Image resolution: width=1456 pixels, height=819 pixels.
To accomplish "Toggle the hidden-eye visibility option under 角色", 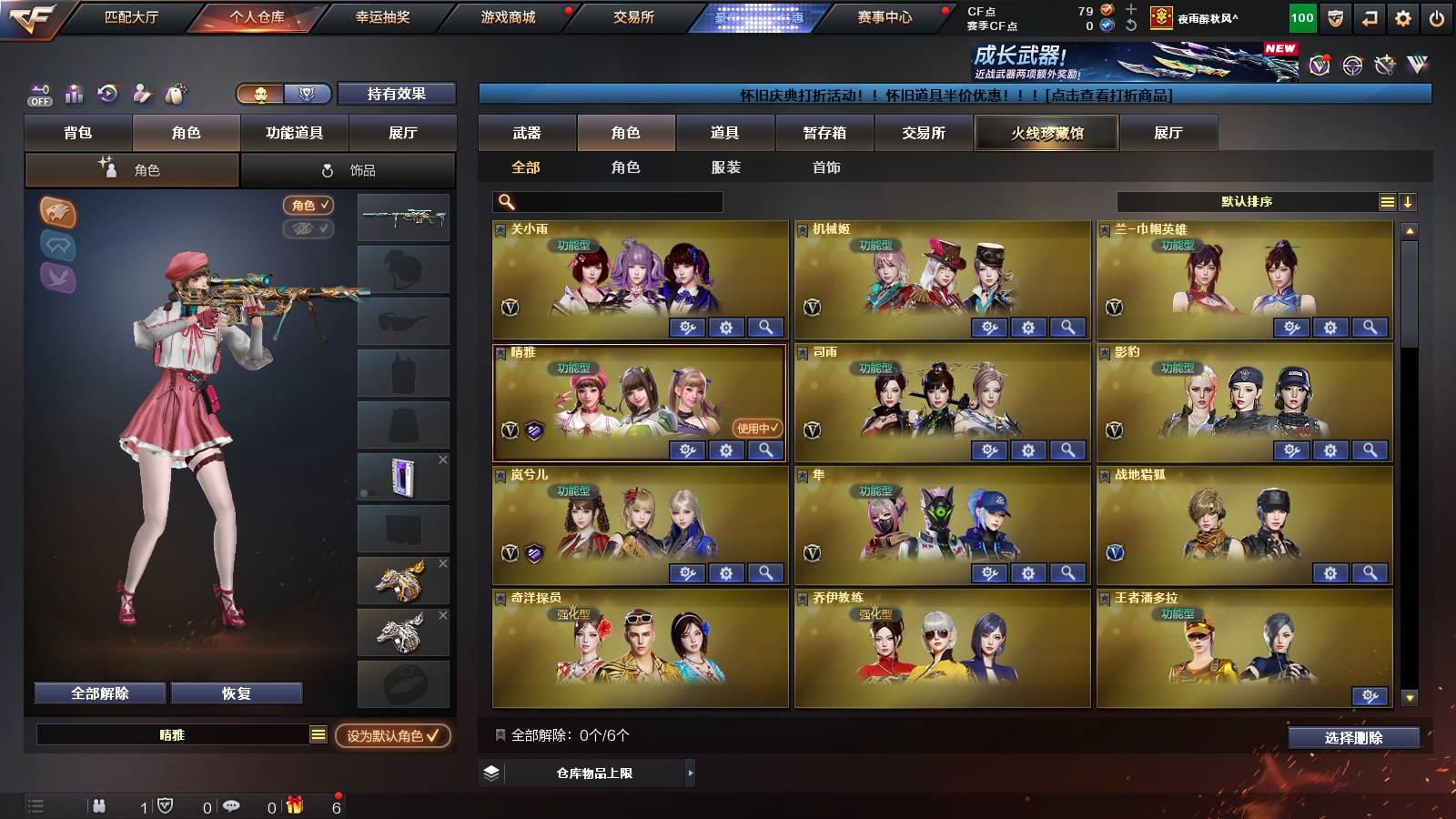I will point(309,229).
